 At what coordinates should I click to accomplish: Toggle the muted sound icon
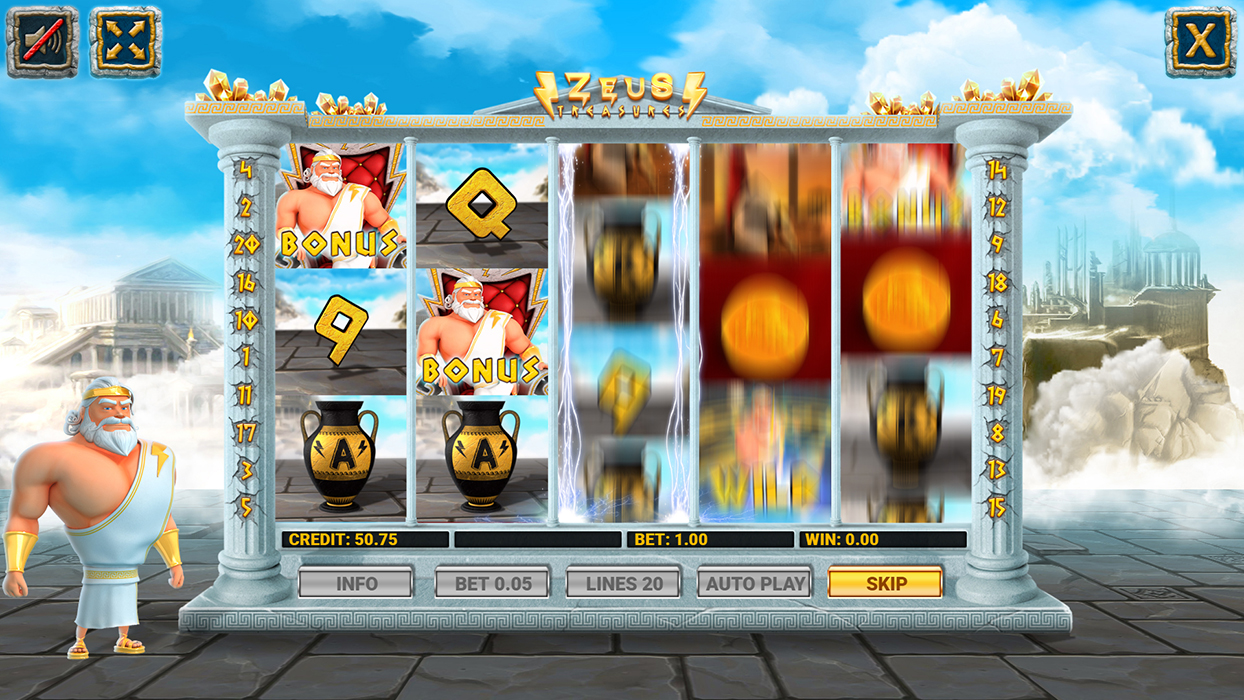tap(42, 41)
